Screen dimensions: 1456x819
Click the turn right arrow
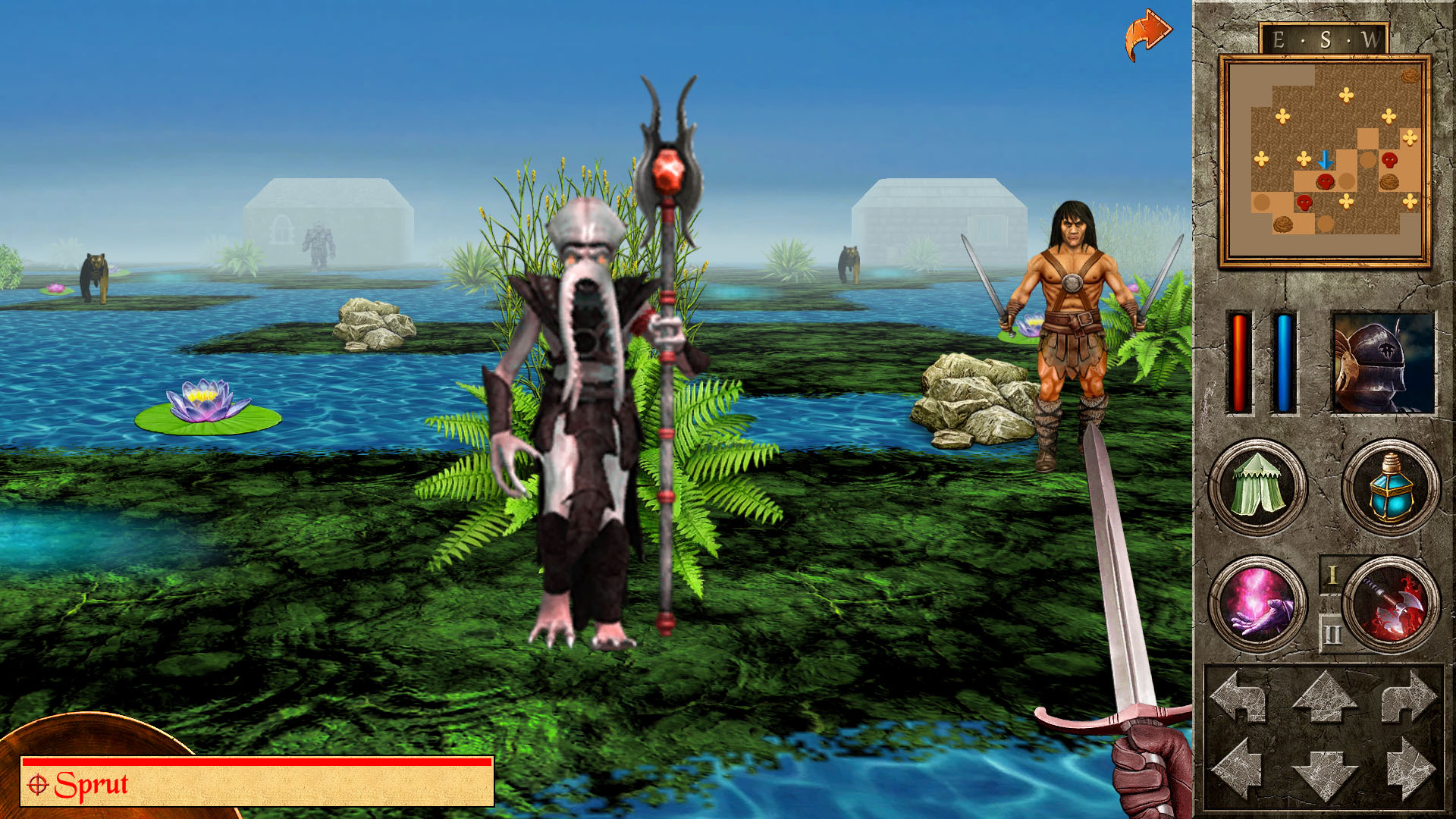(x=1408, y=696)
